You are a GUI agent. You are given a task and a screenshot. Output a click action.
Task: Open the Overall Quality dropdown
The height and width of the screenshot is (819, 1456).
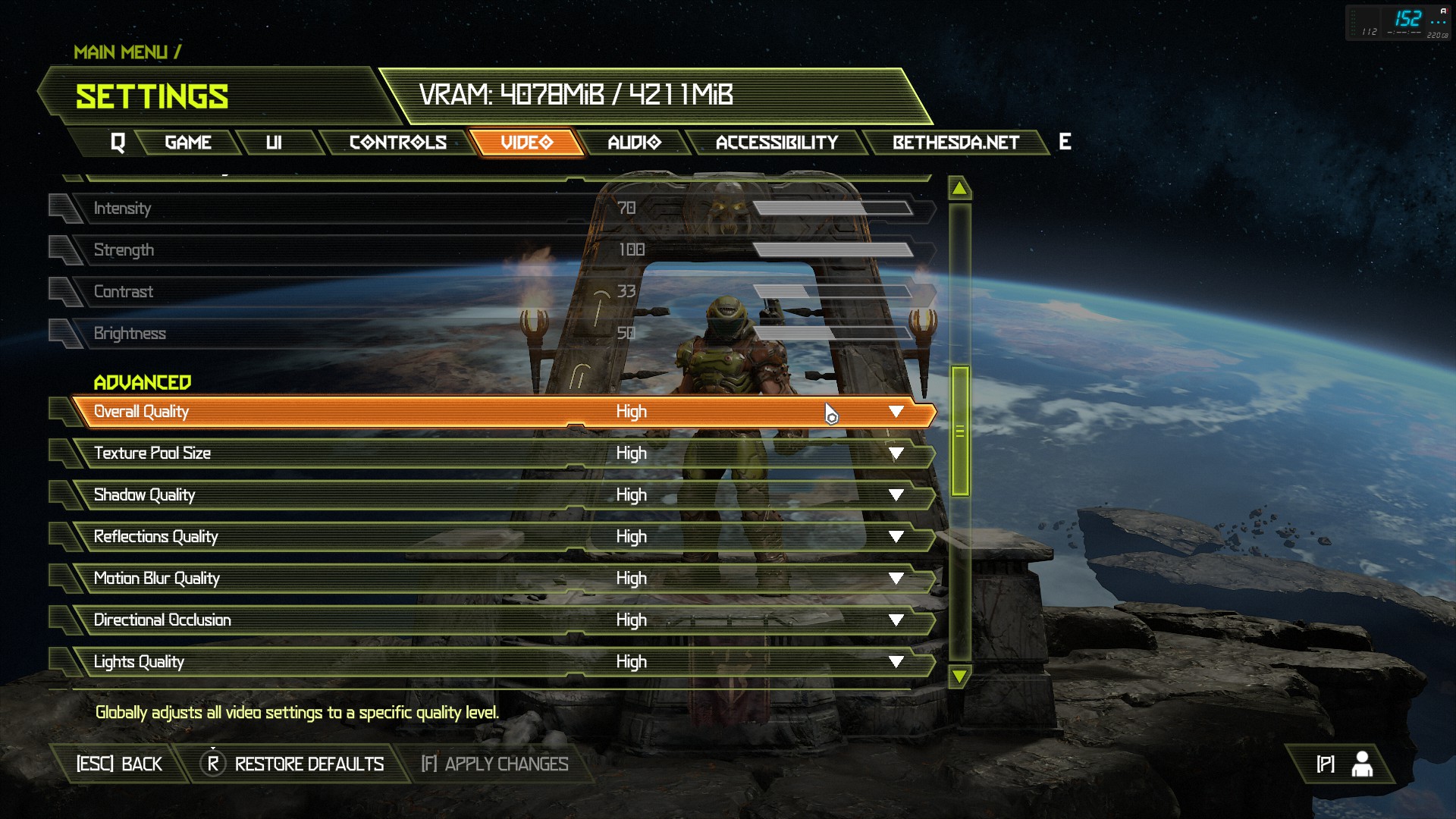click(896, 412)
